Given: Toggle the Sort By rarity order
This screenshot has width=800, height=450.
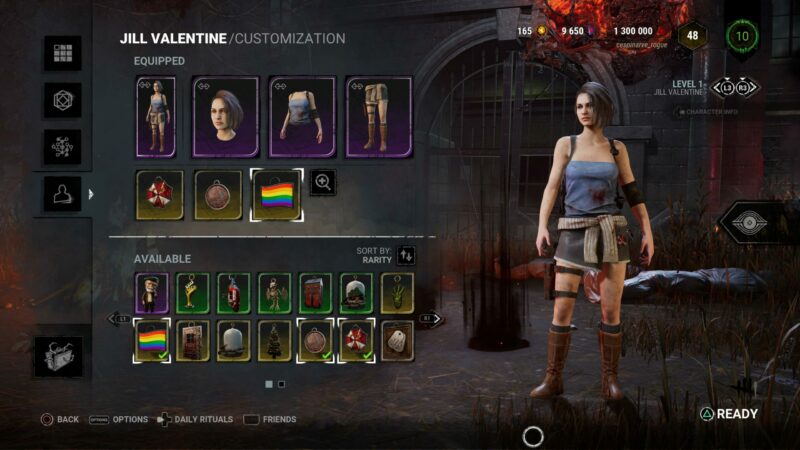Looking at the screenshot, I should tap(405, 256).
